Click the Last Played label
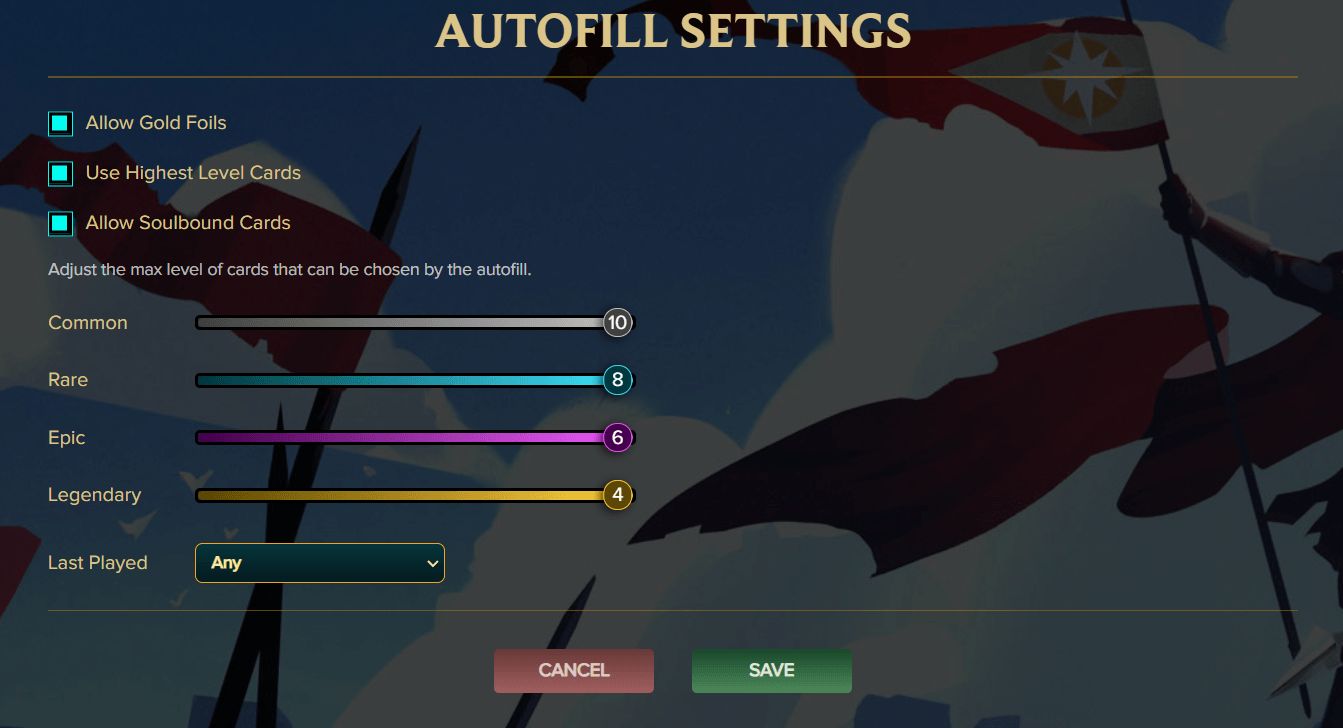The width and height of the screenshot is (1343, 728). pos(98,562)
